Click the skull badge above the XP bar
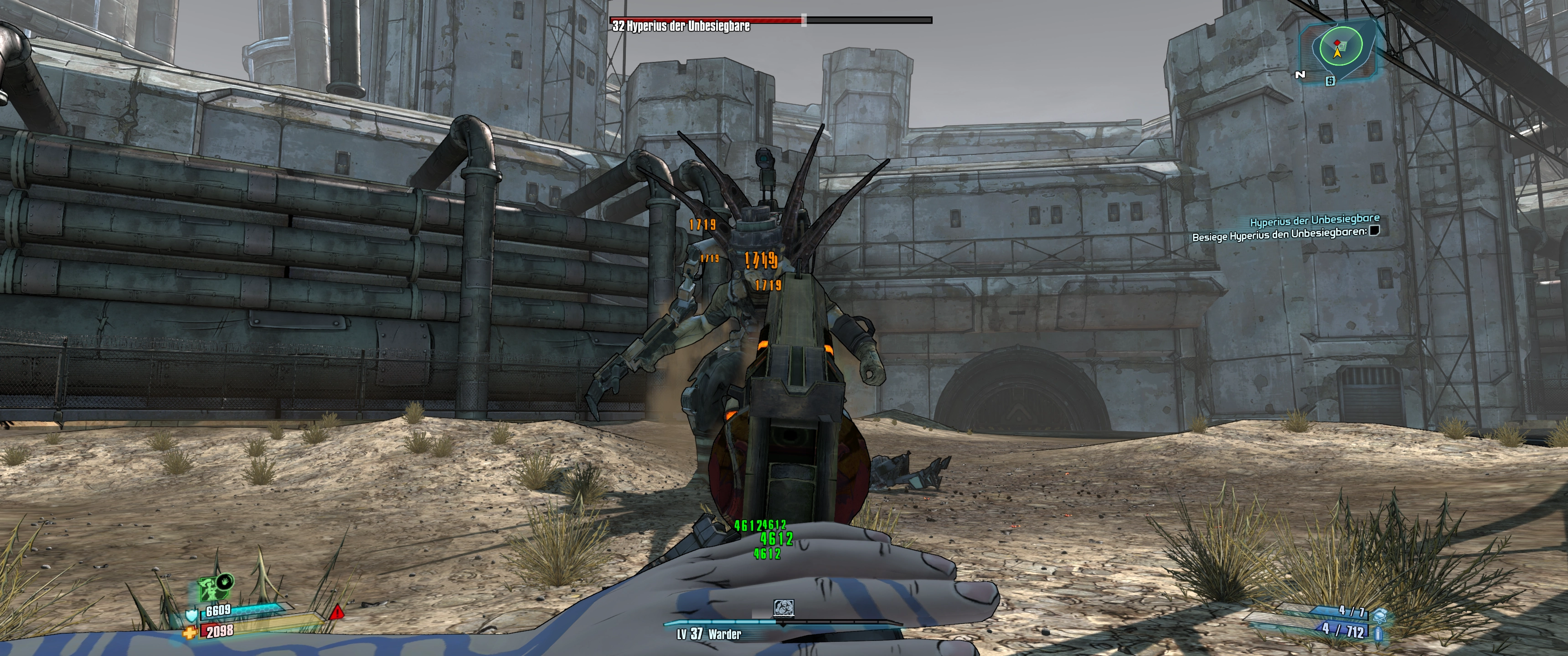1568x656 pixels. coord(783,608)
